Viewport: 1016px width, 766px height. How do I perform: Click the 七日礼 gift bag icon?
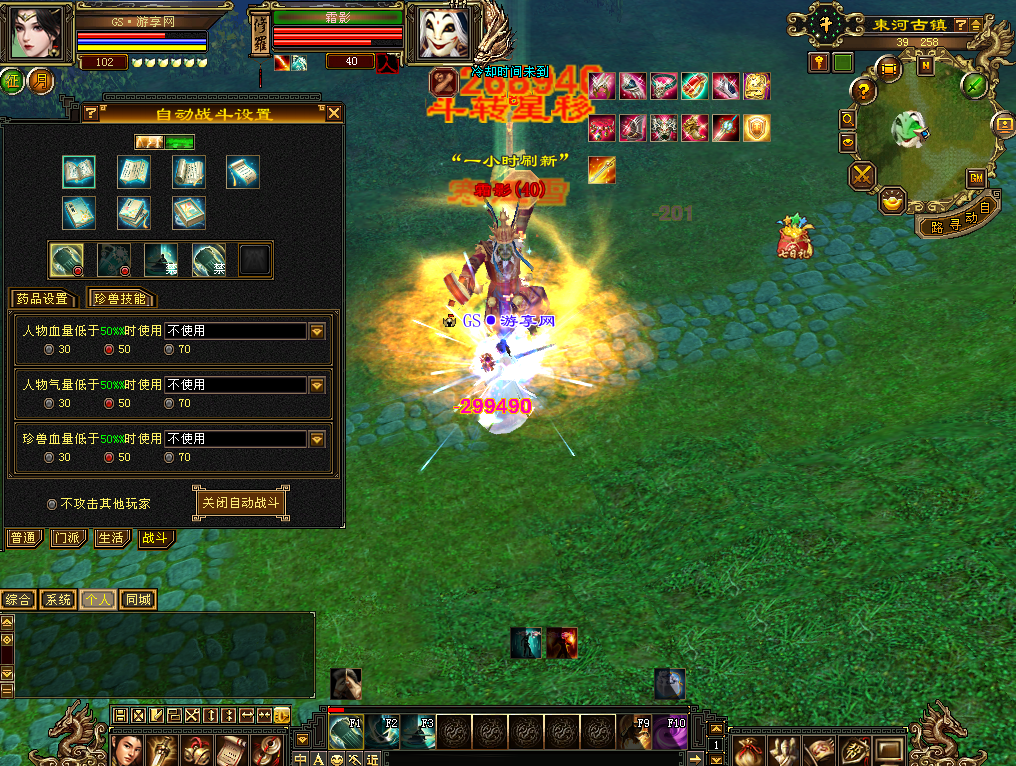point(796,238)
